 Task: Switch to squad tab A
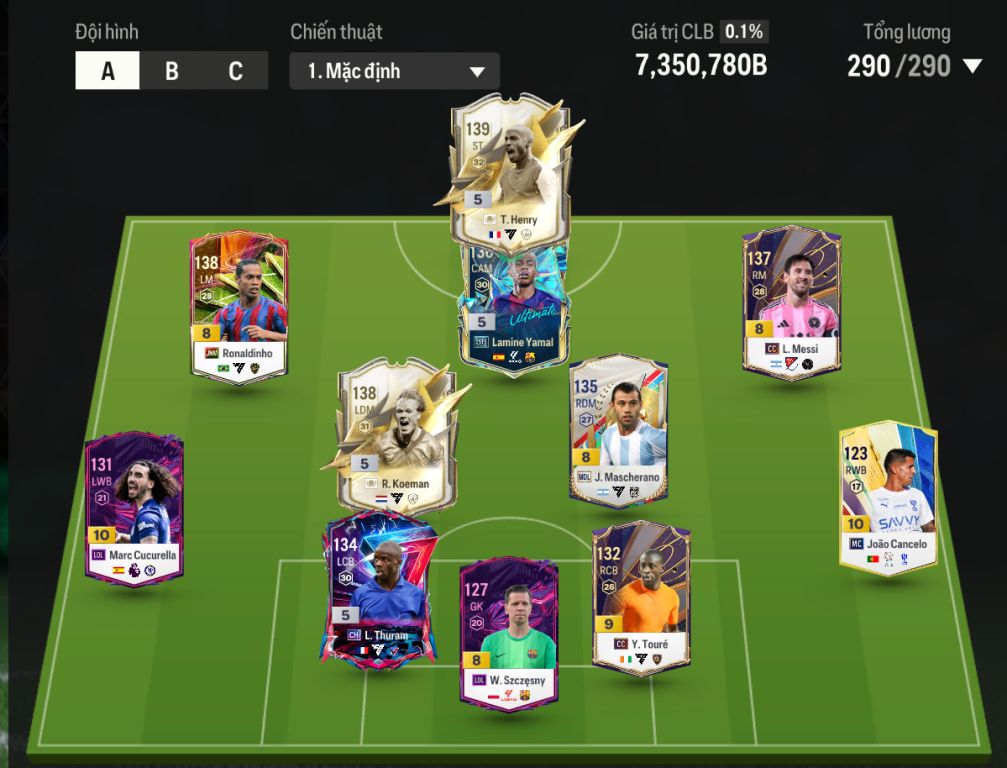click(x=107, y=71)
